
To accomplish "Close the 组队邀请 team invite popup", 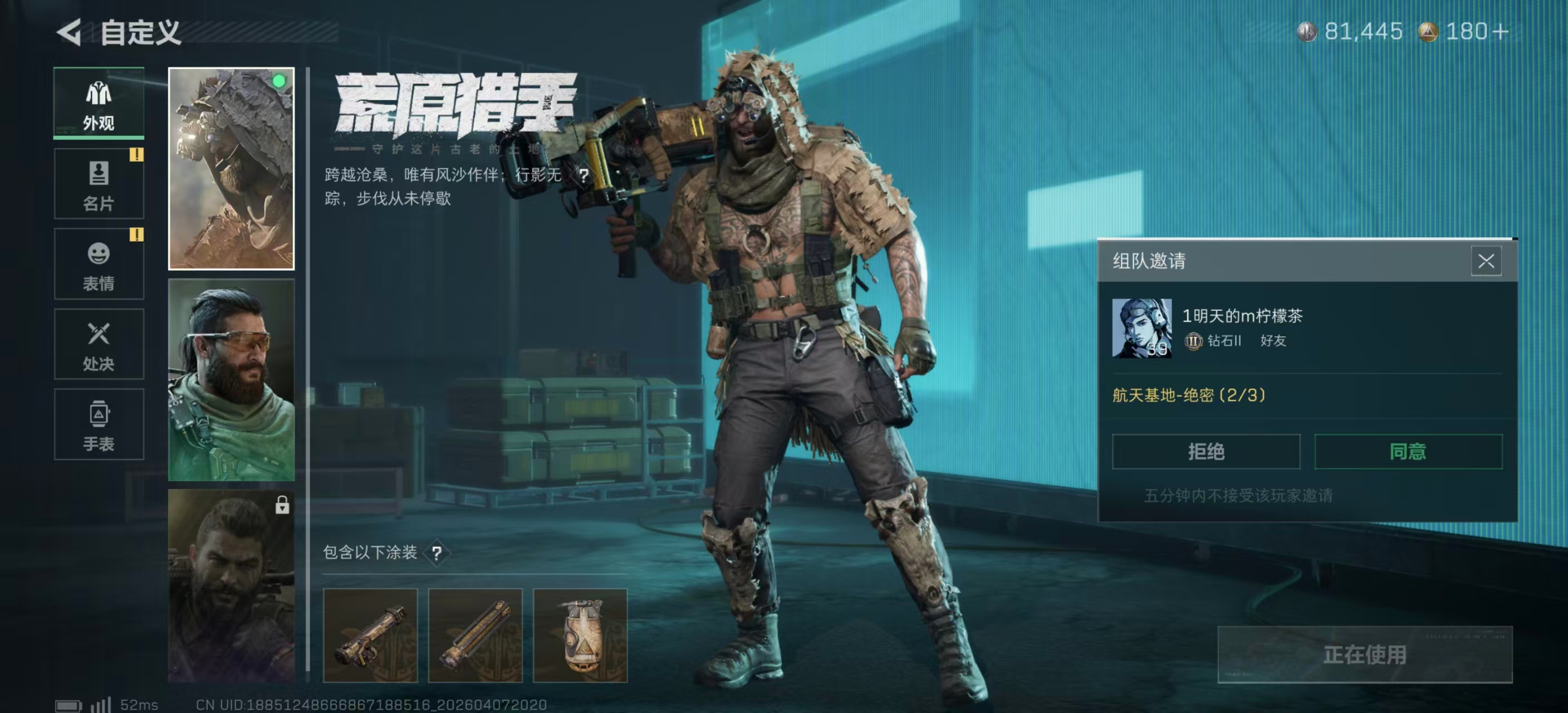I will [x=1486, y=262].
